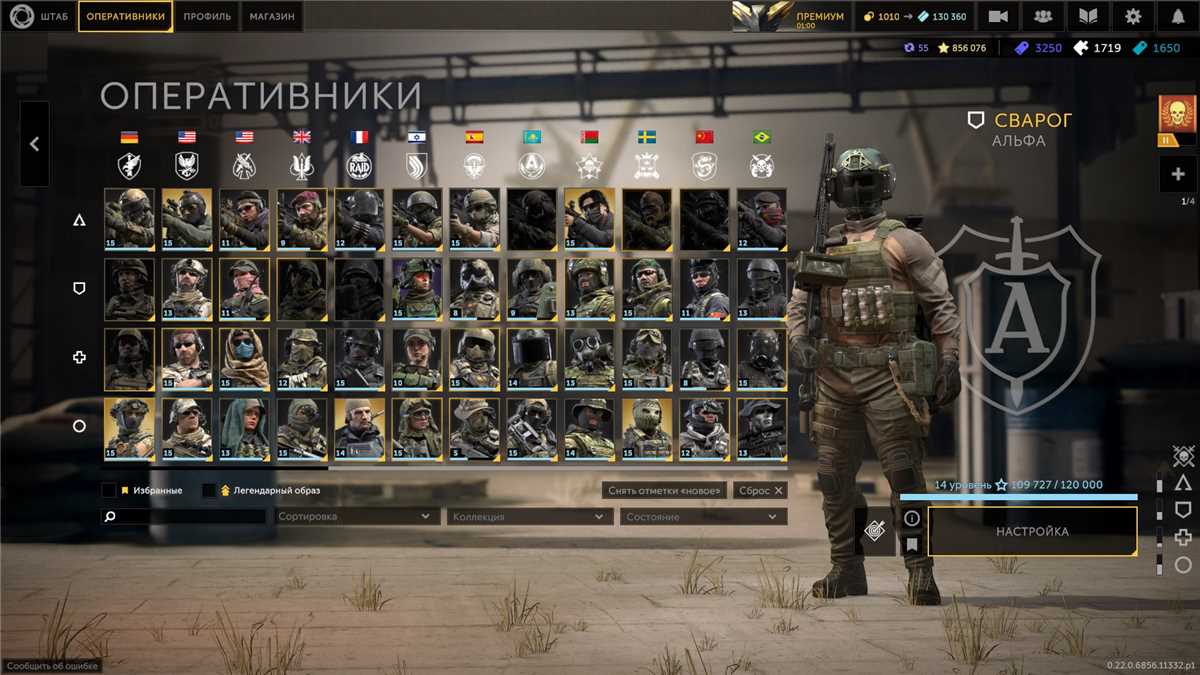1200x675 pixels.
Task: Toggle the Избранные favorites checkbox
Action: 109,491
